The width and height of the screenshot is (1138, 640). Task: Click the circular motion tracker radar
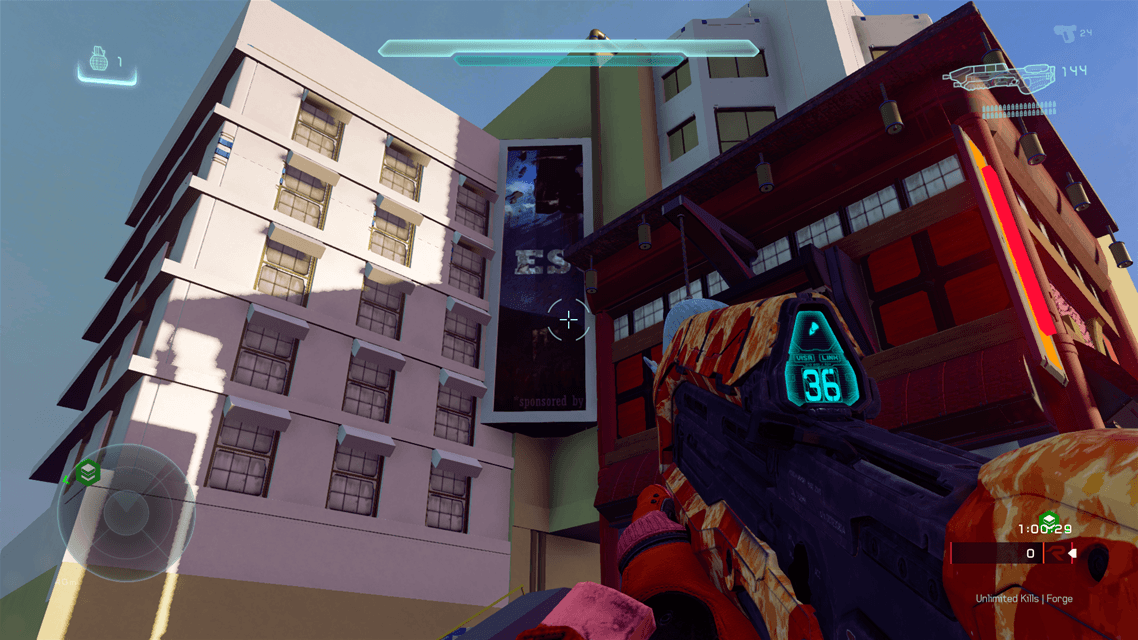[x=126, y=513]
